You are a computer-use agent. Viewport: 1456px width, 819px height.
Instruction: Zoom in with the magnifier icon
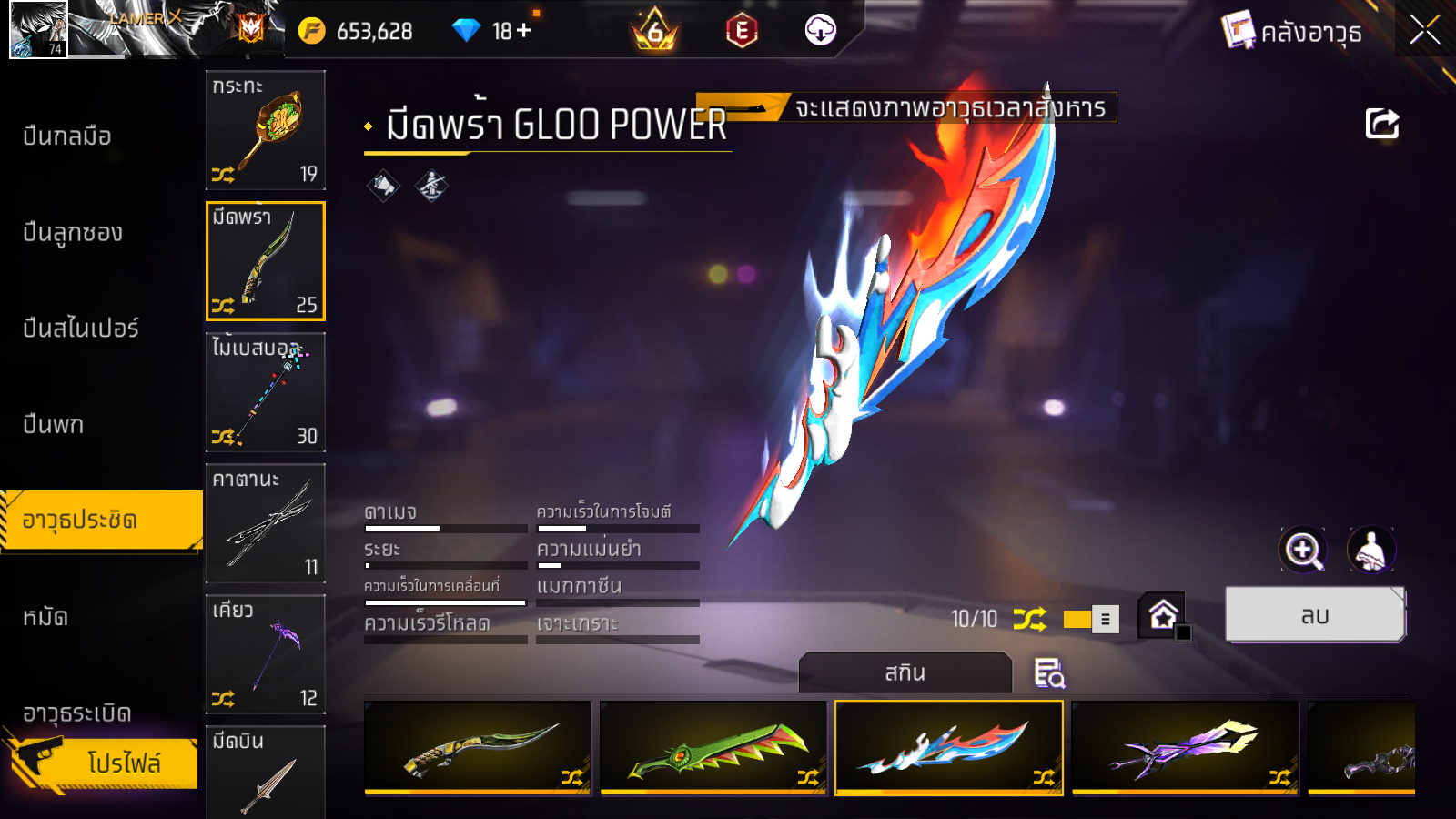click(x=1303, y=550)
